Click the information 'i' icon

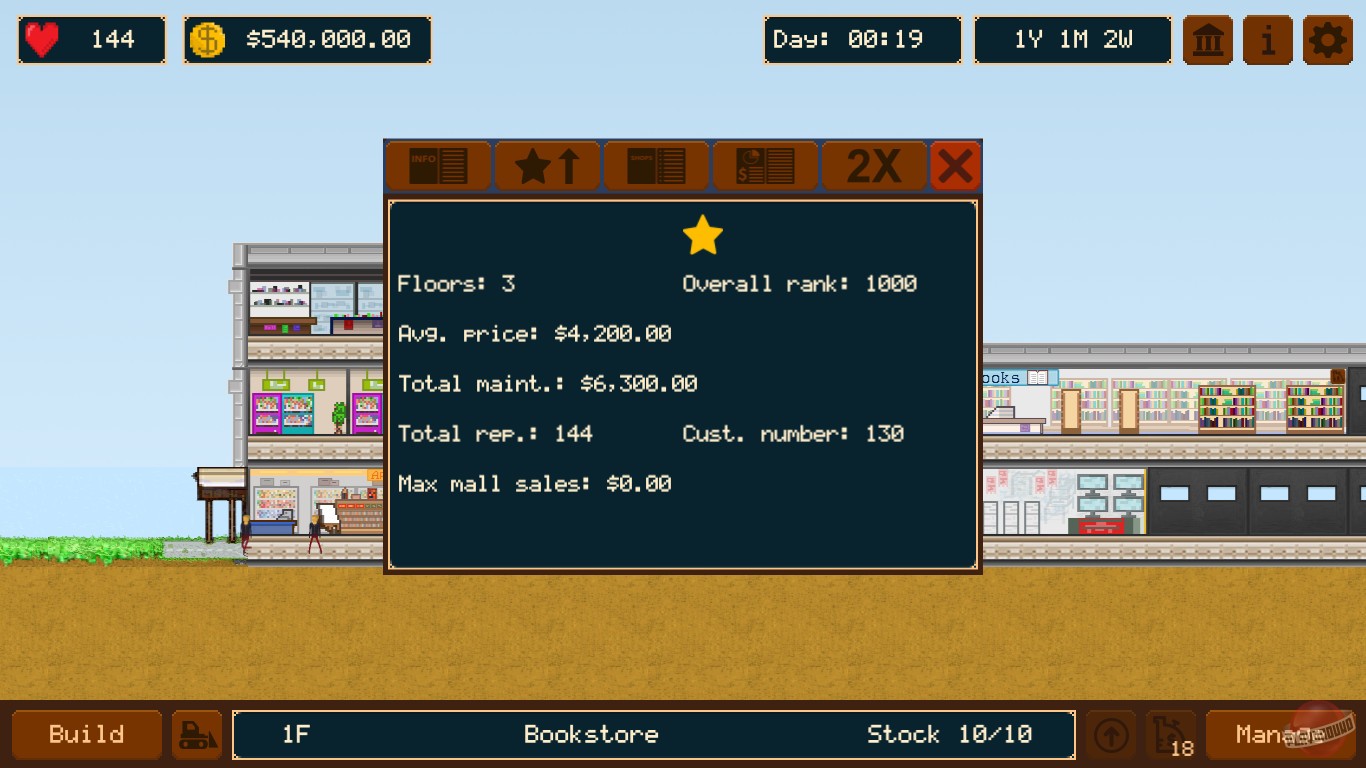(x=1267, y=40)
